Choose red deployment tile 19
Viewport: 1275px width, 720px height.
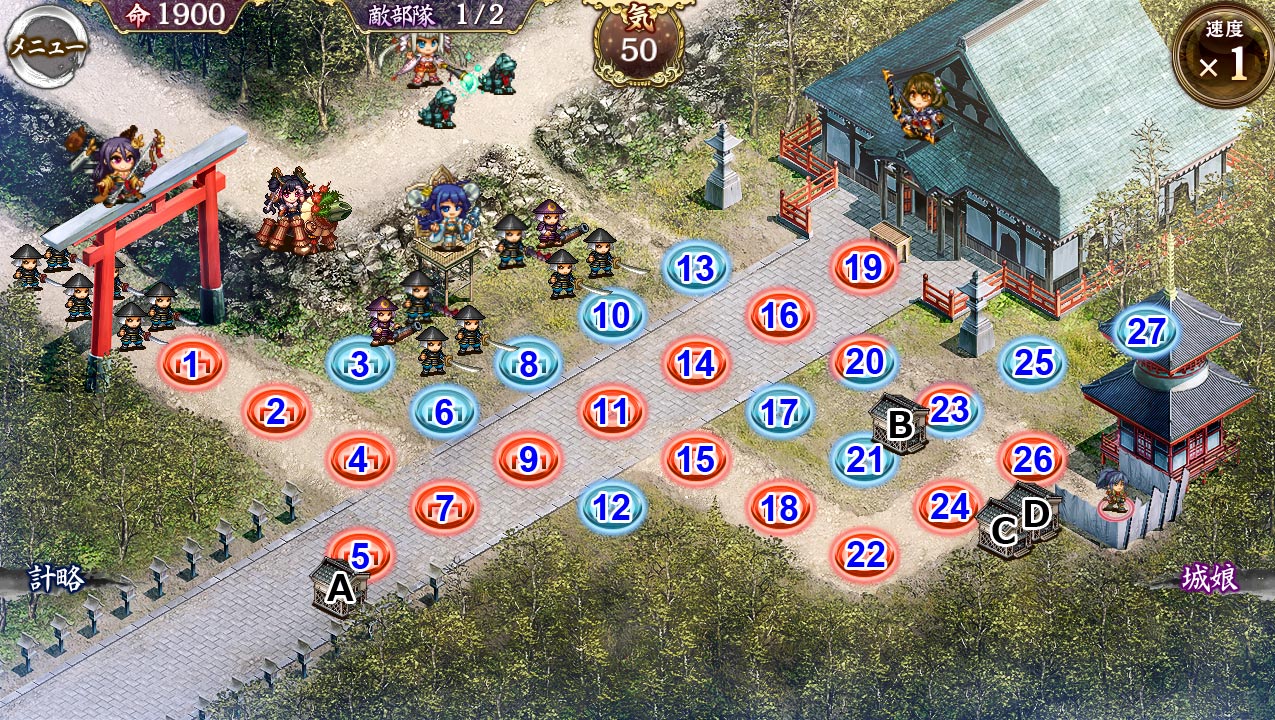click(x=864, y=268)
